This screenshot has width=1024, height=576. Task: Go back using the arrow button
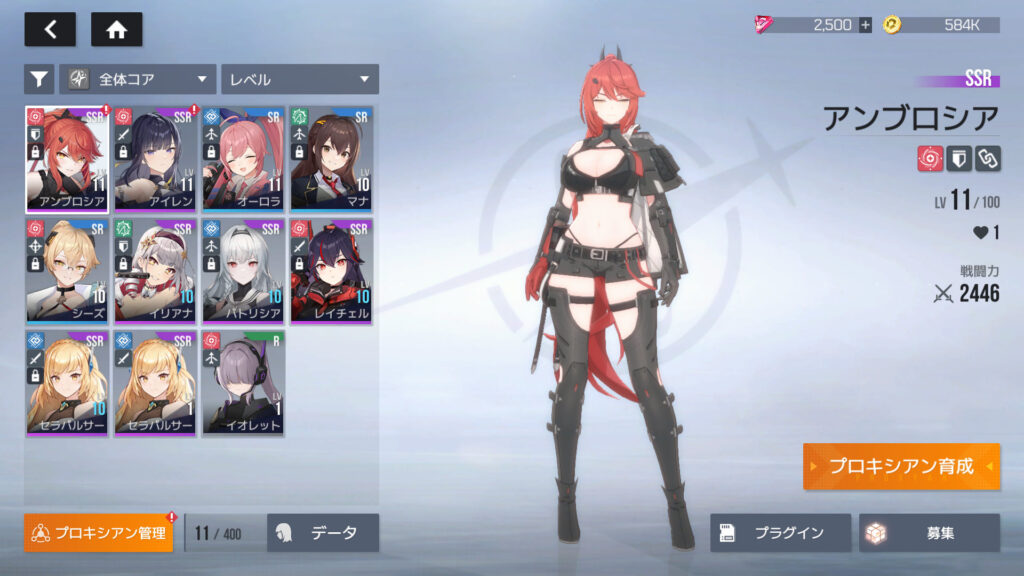coord(50,30)
